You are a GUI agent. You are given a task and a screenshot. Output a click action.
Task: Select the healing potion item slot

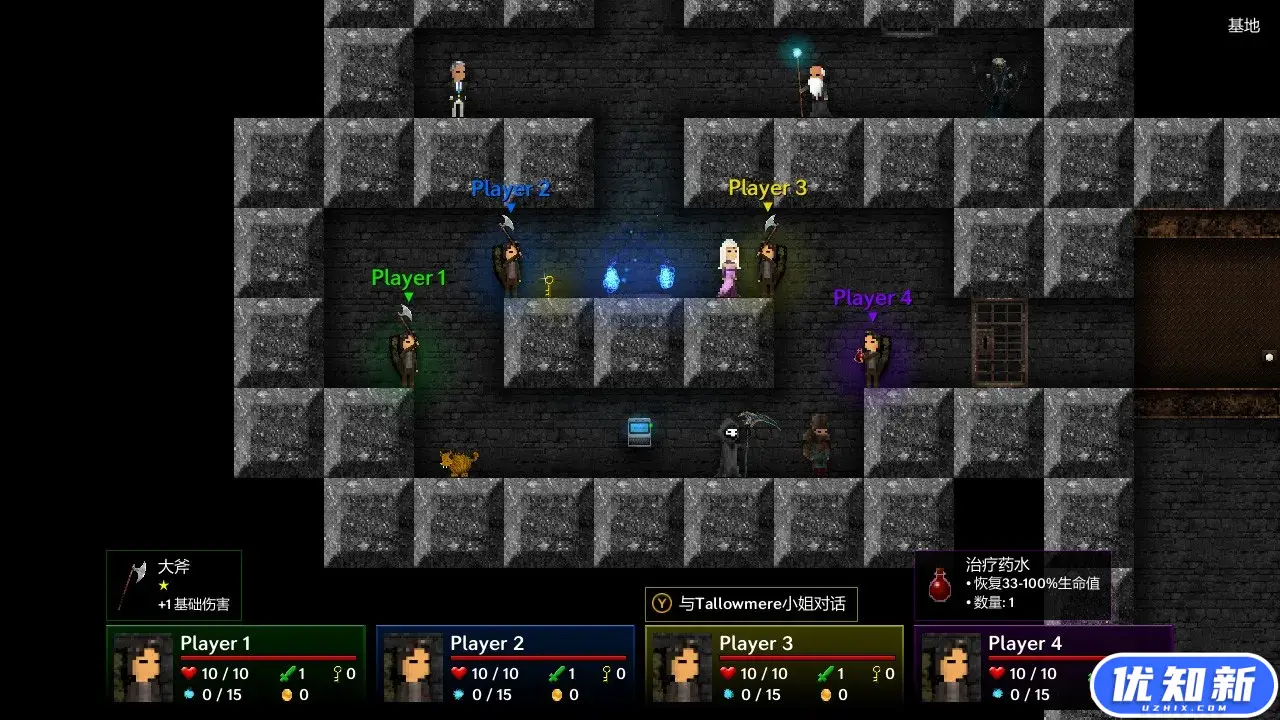[1012, 585]
